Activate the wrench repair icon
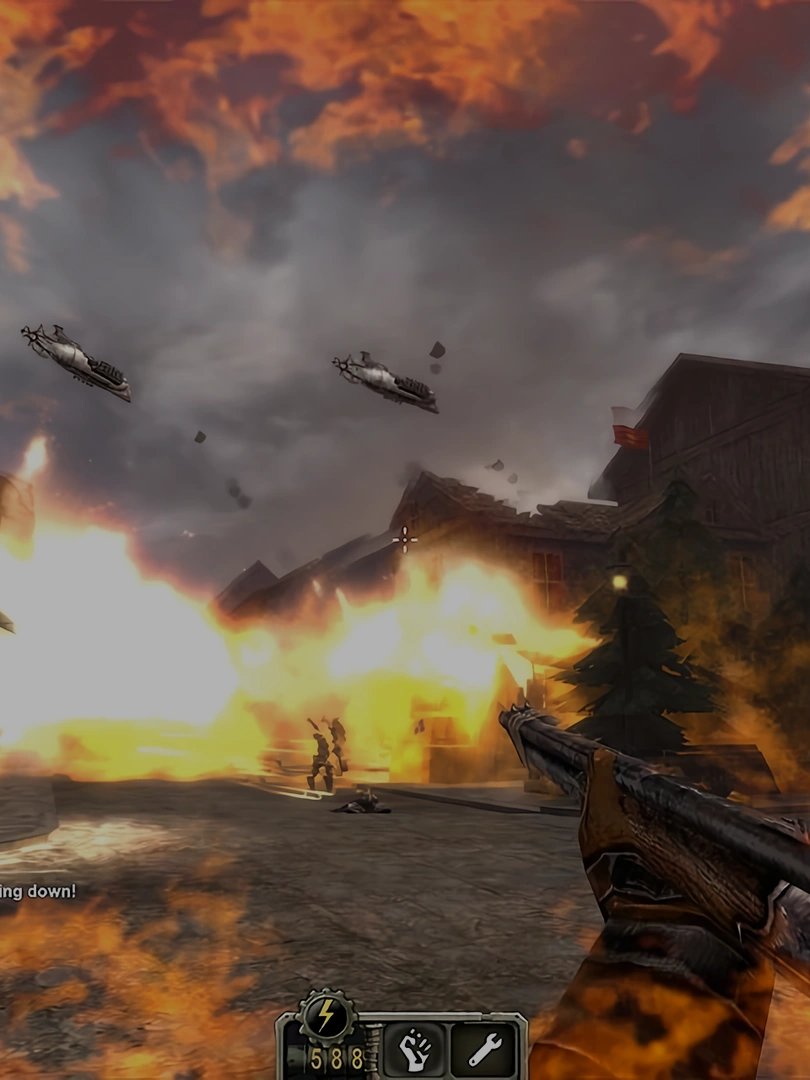 tap(482, 1050)
